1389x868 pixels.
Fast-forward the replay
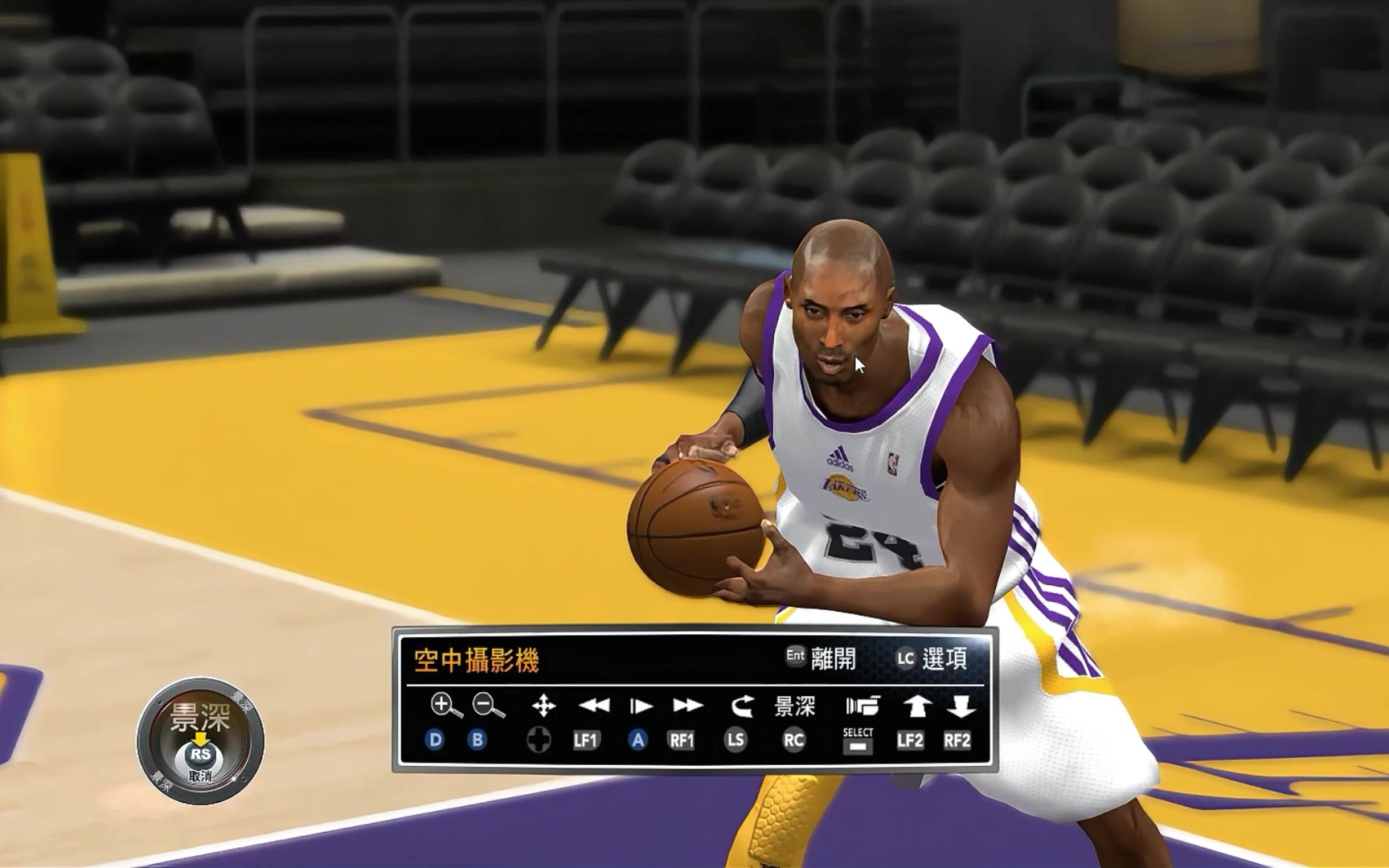[687, 706]
